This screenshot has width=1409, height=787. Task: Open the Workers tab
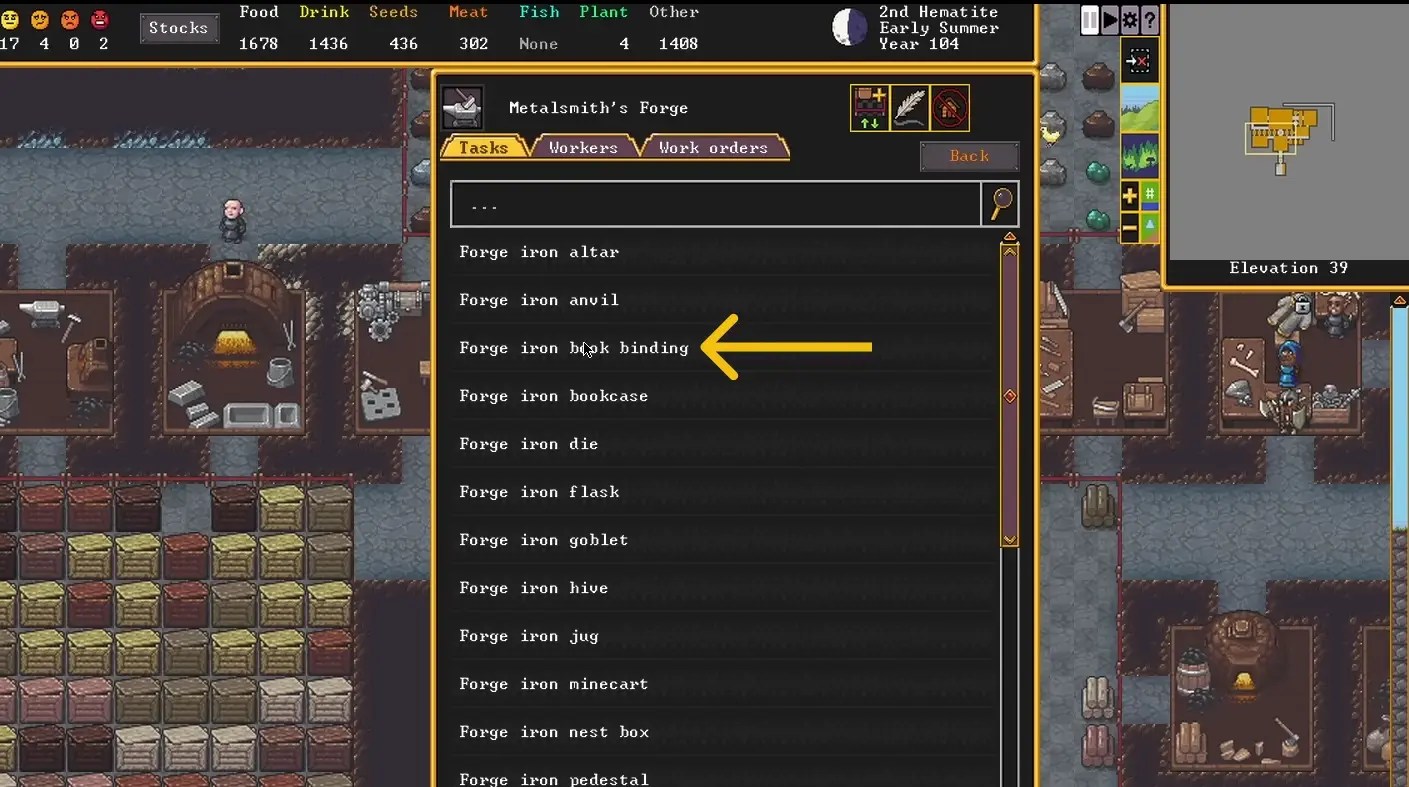(582, 146)
